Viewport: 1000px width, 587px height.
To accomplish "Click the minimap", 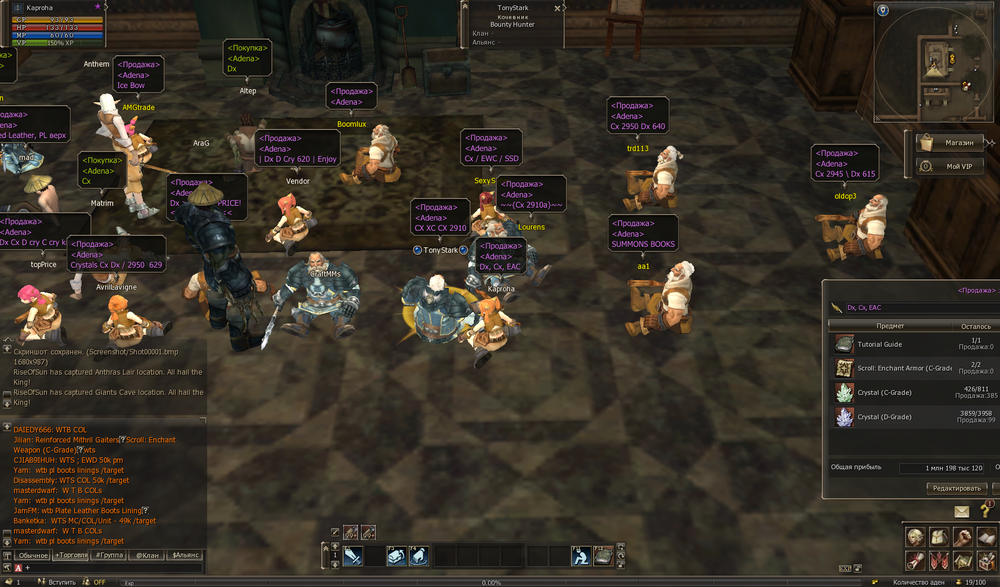I will click(x=936, y=56).
